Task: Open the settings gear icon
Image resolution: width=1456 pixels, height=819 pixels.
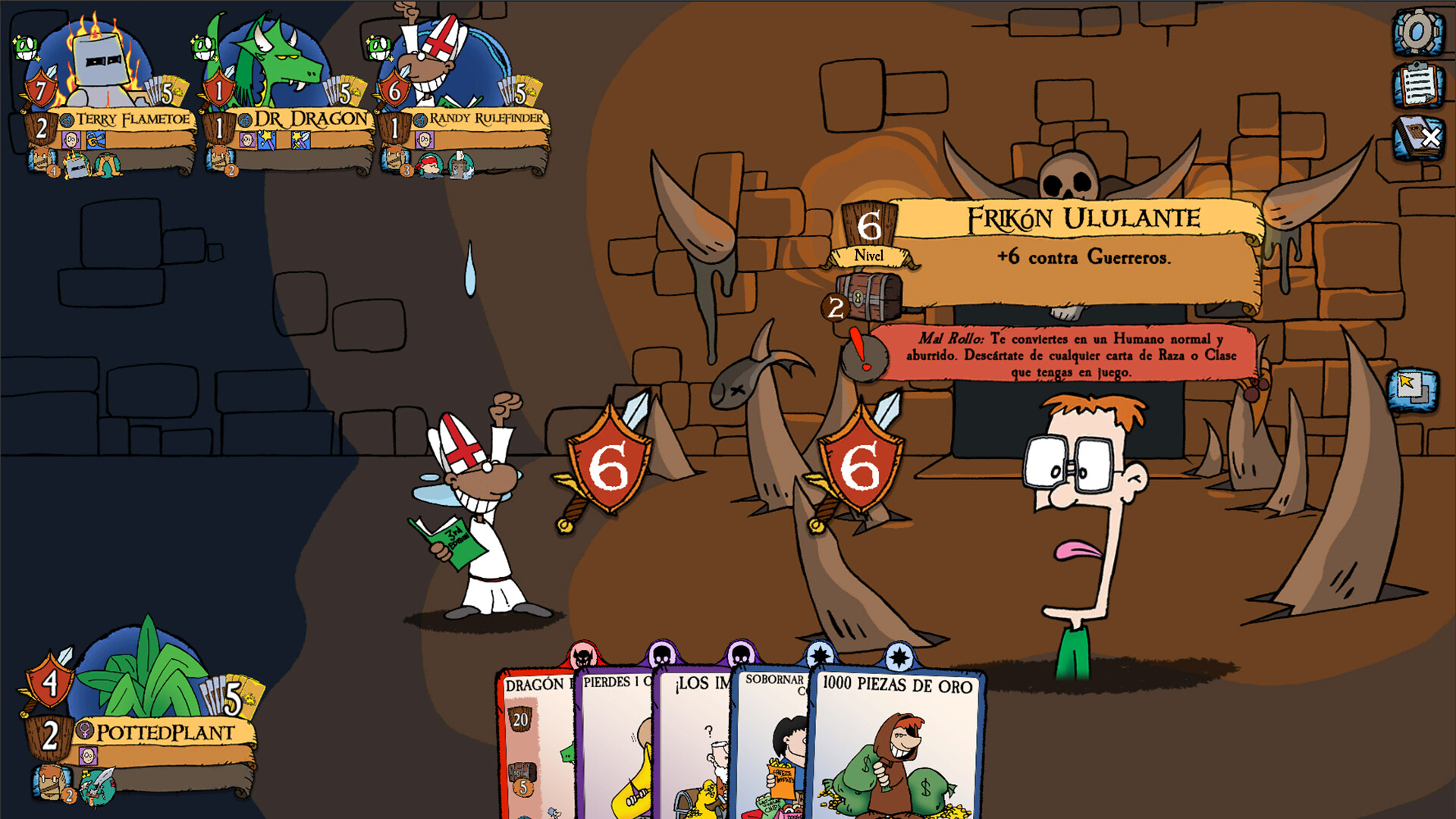Action: 1415,32
